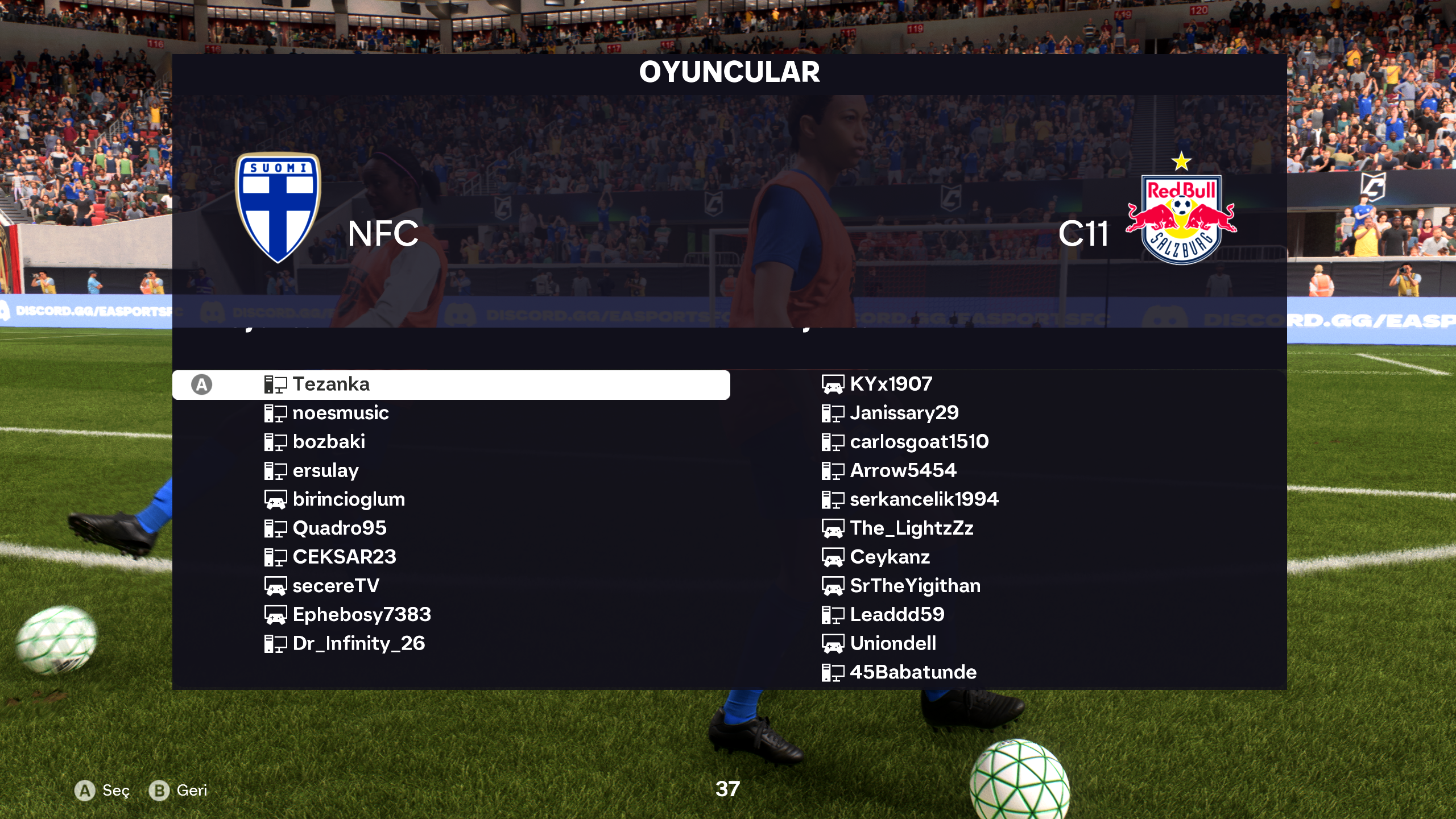Pick Arrow5454 from the roster
The height and width of the screenshot is (819, 1456).
[x=903, y=471]
